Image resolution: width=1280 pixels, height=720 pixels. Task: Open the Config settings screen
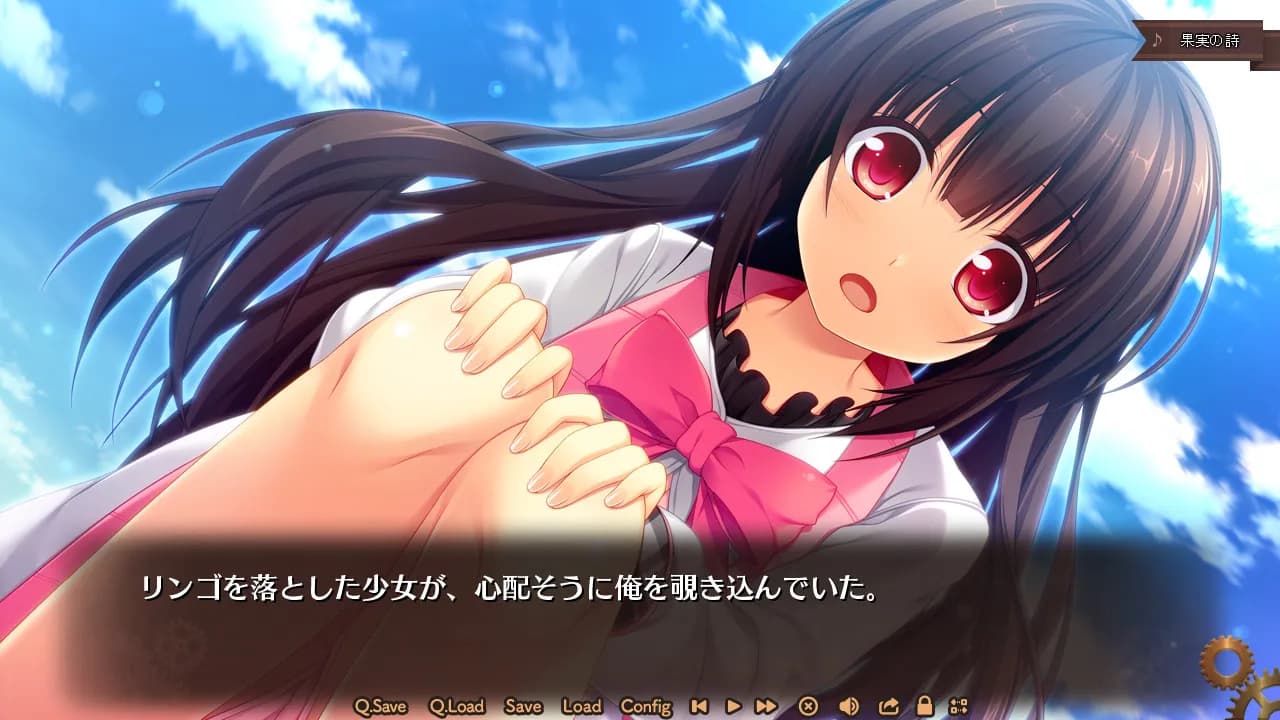pos(649,706)
